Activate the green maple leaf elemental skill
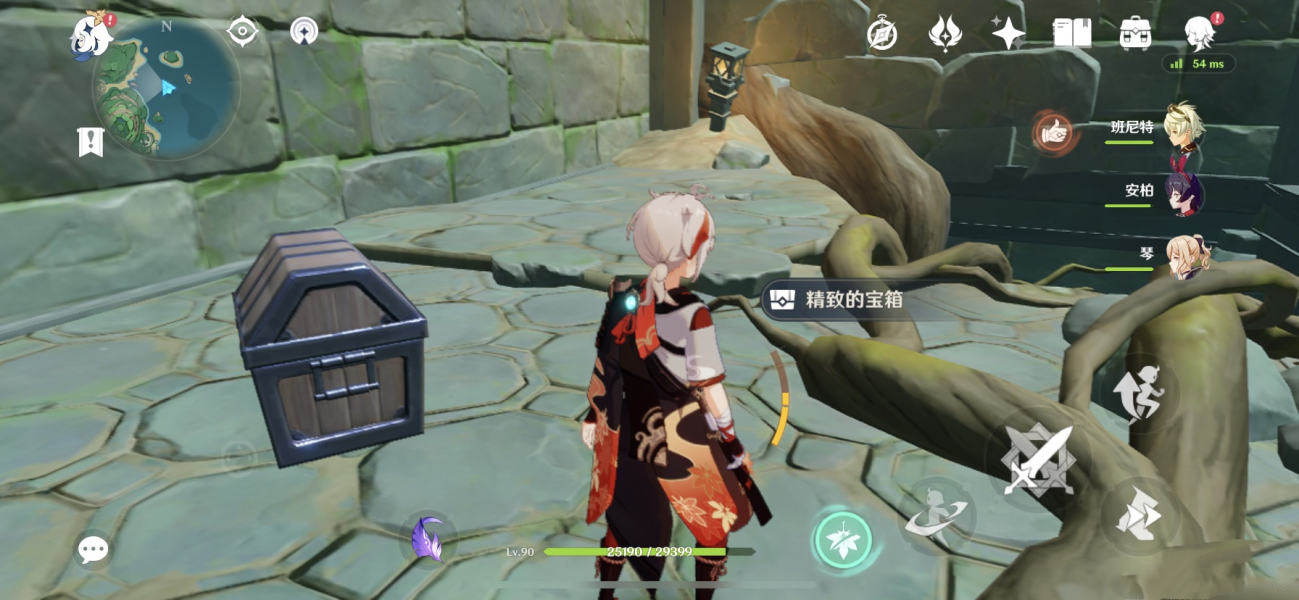Screen dimensions: 1299x600 coord(842,541)
